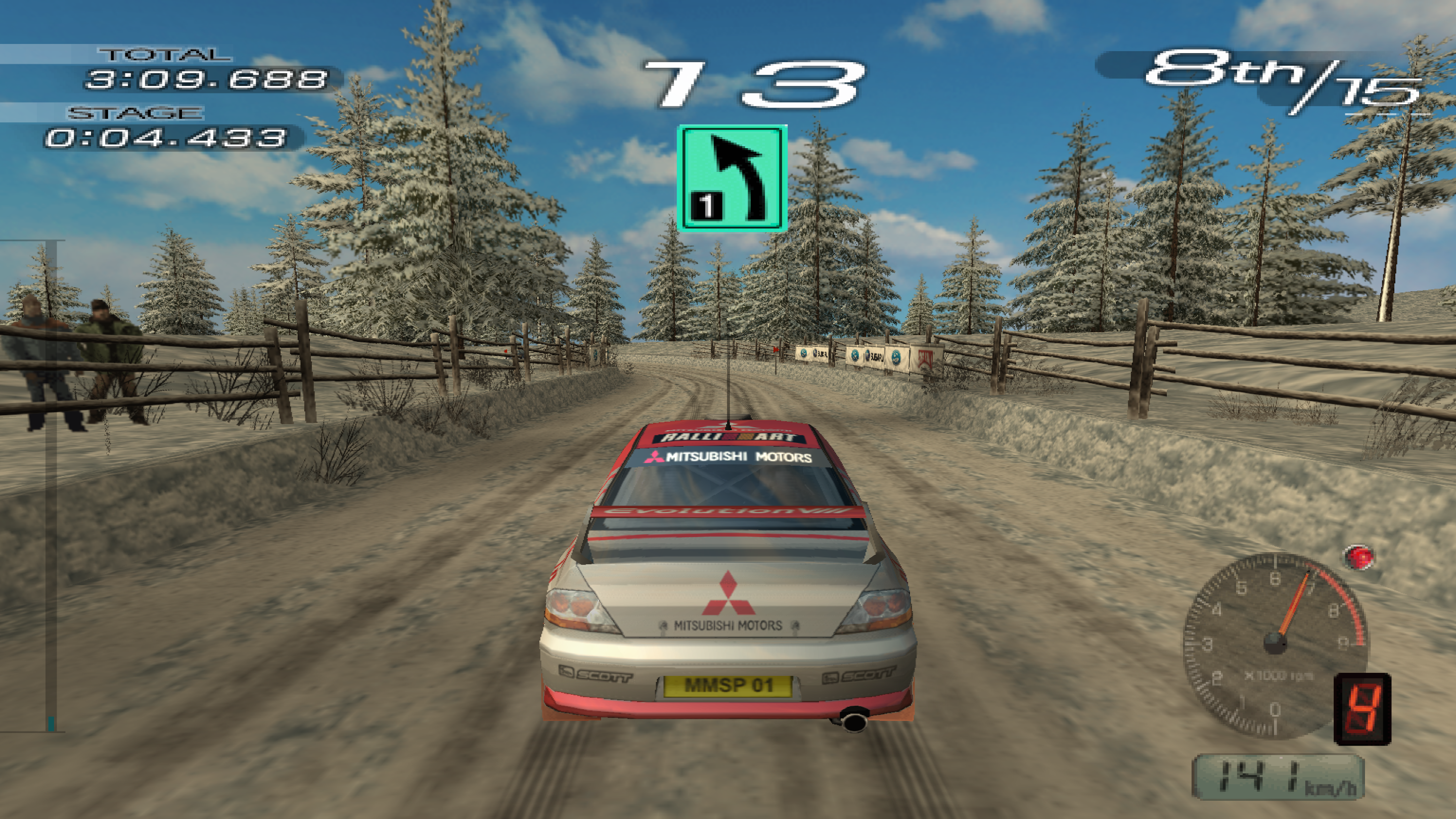
Task: Click the left-turn pace note icon
Action: coord(732,178)
